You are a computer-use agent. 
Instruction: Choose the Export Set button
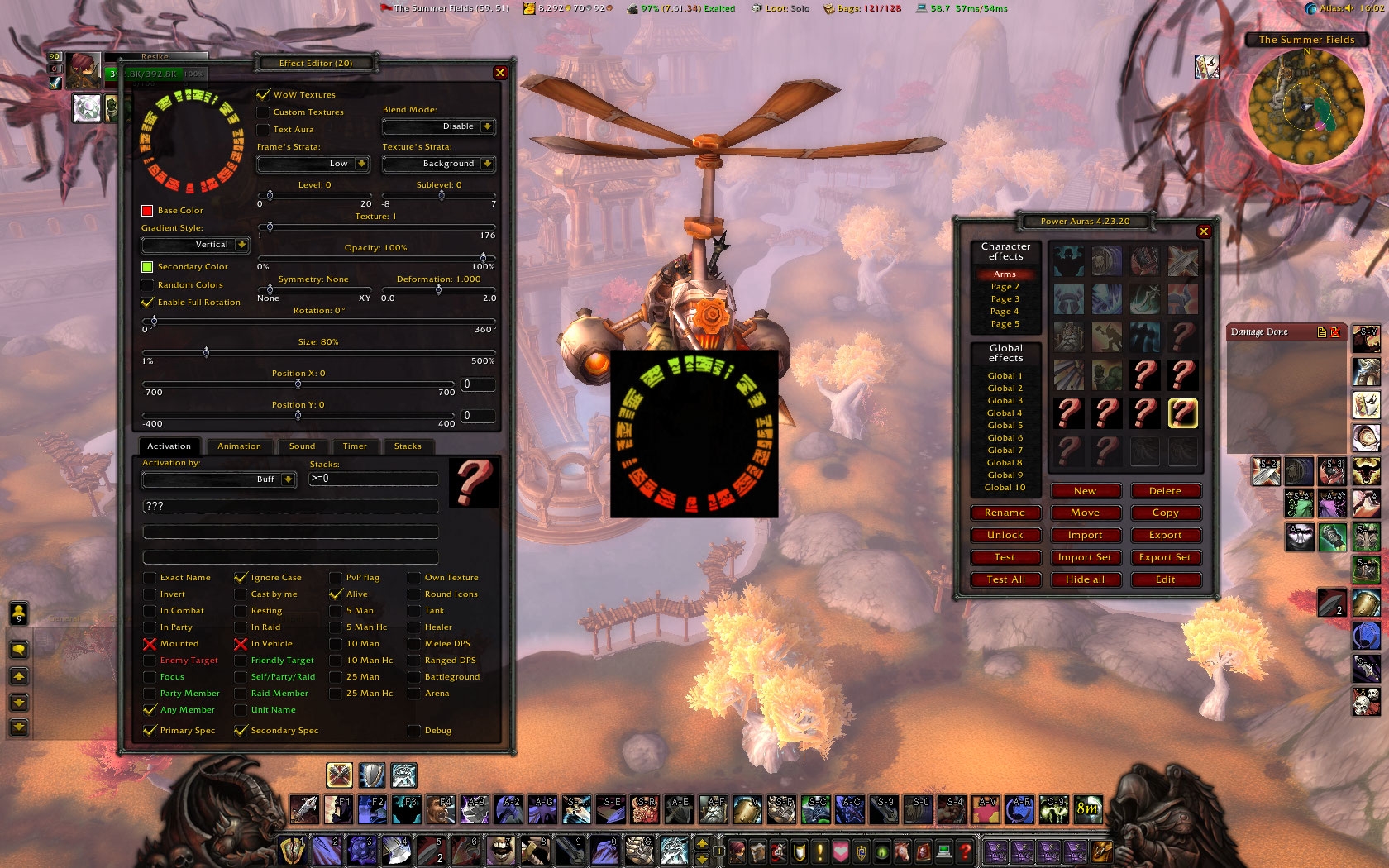click(x=1165, y=557)
